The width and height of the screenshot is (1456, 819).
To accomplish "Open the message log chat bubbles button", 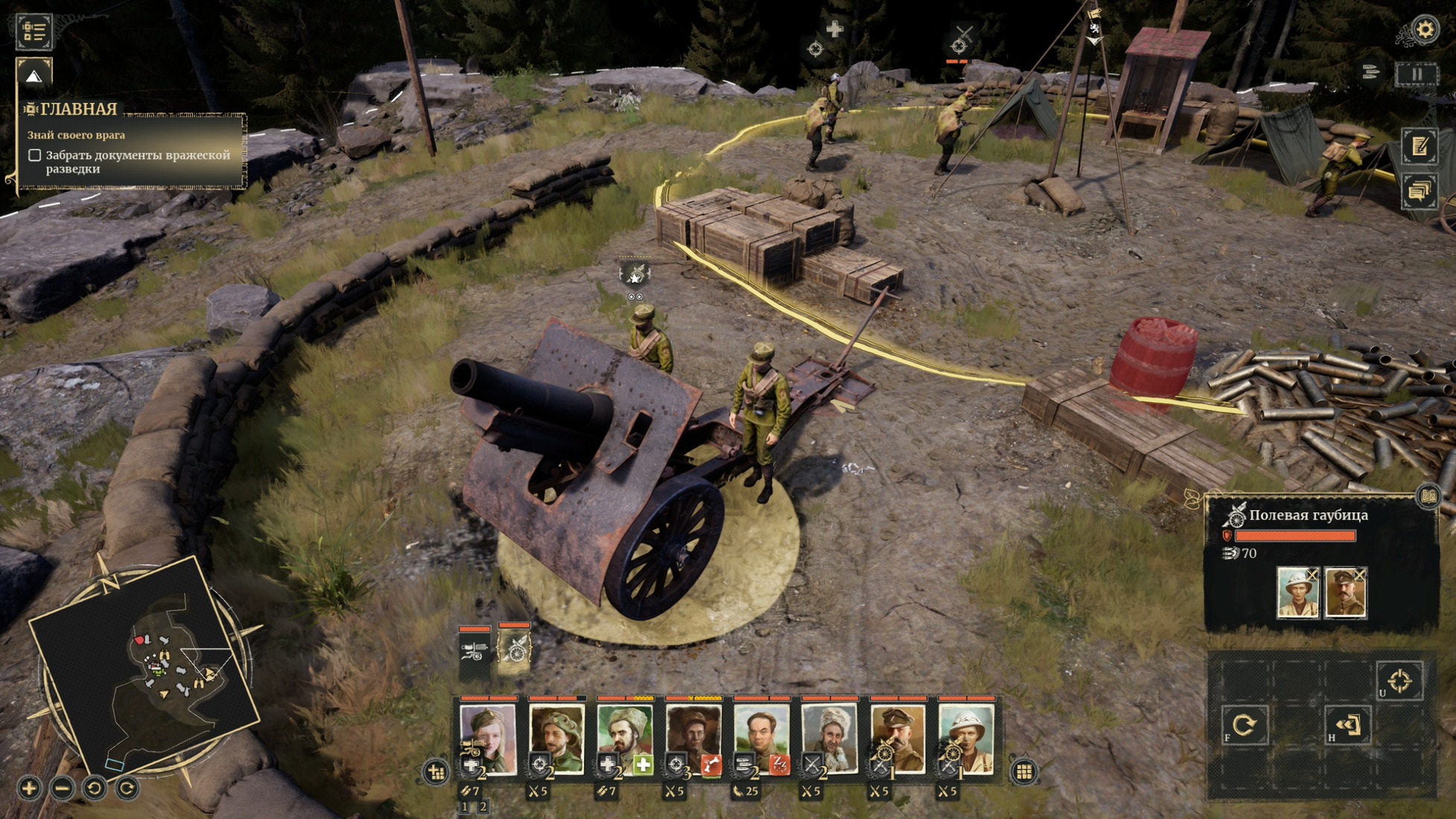I will [x=1419, y=191].
